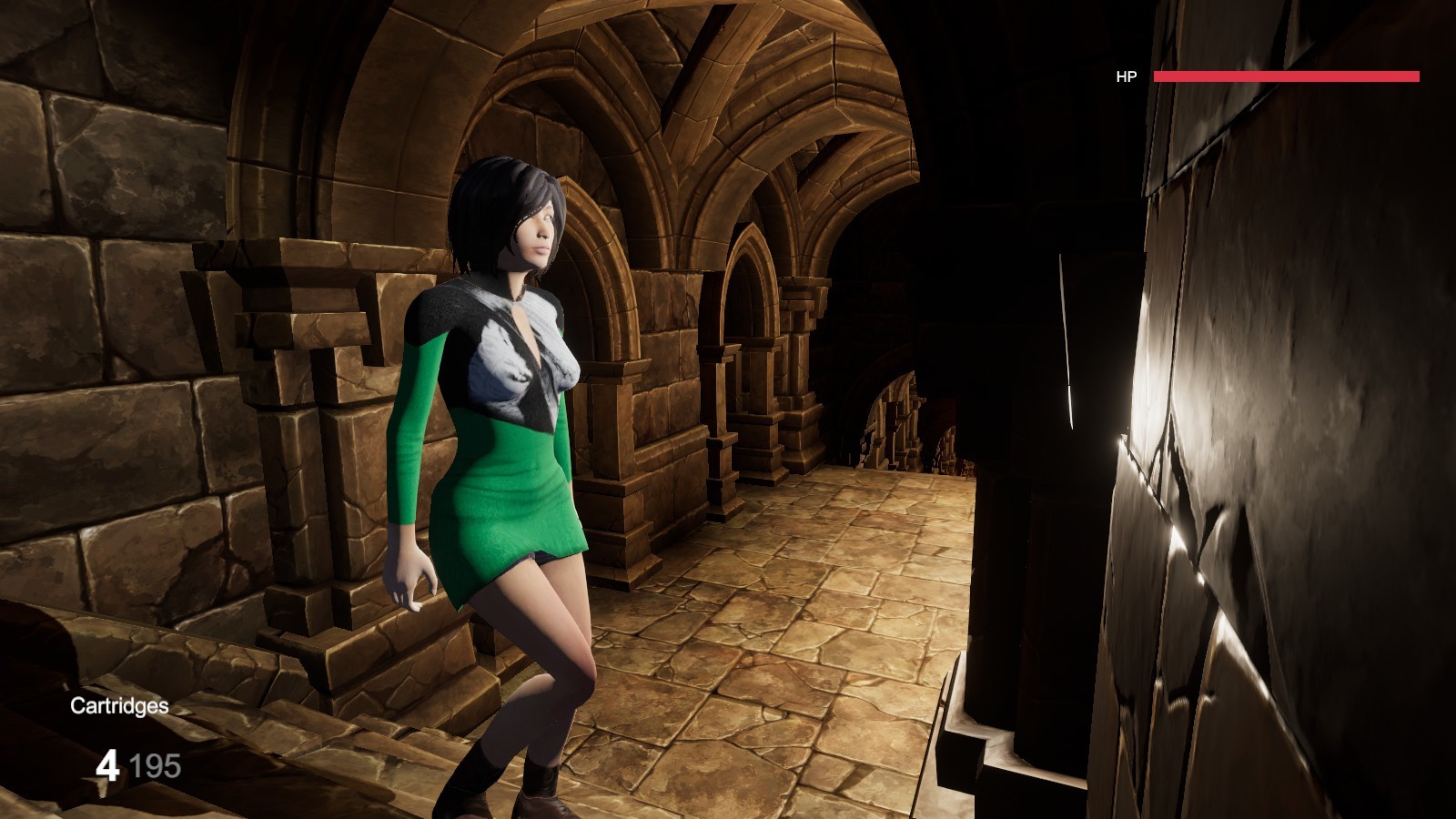Click the 195 reserve ammo number
This screenshot has height=819, width=1456.
click(x=156, y=765)
